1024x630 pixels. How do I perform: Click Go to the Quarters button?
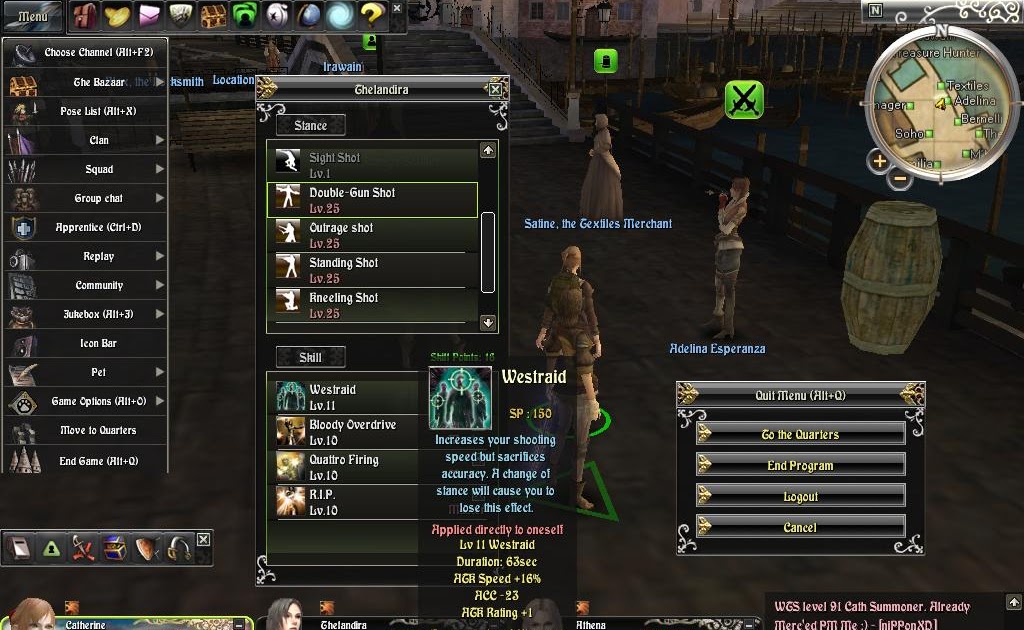[800, 434]
